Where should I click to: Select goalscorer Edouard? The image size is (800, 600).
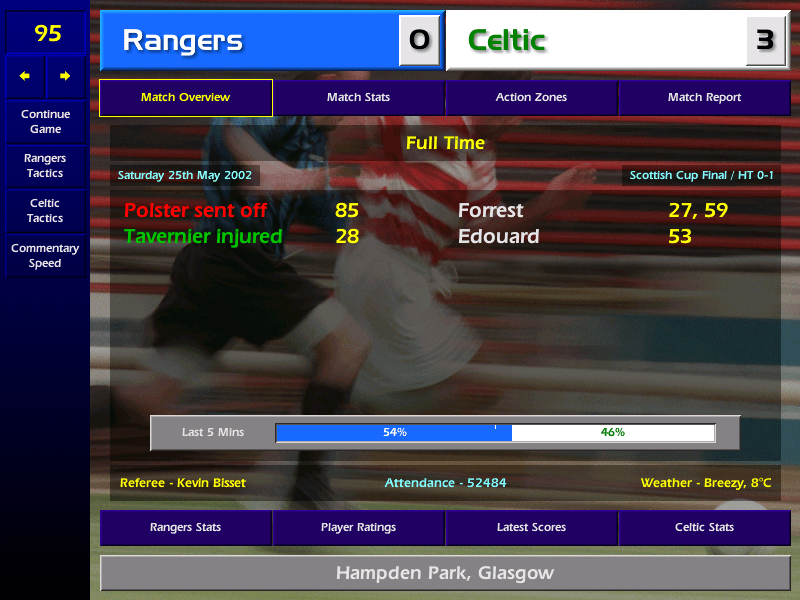pyautogui.click(x=498, y=237)
